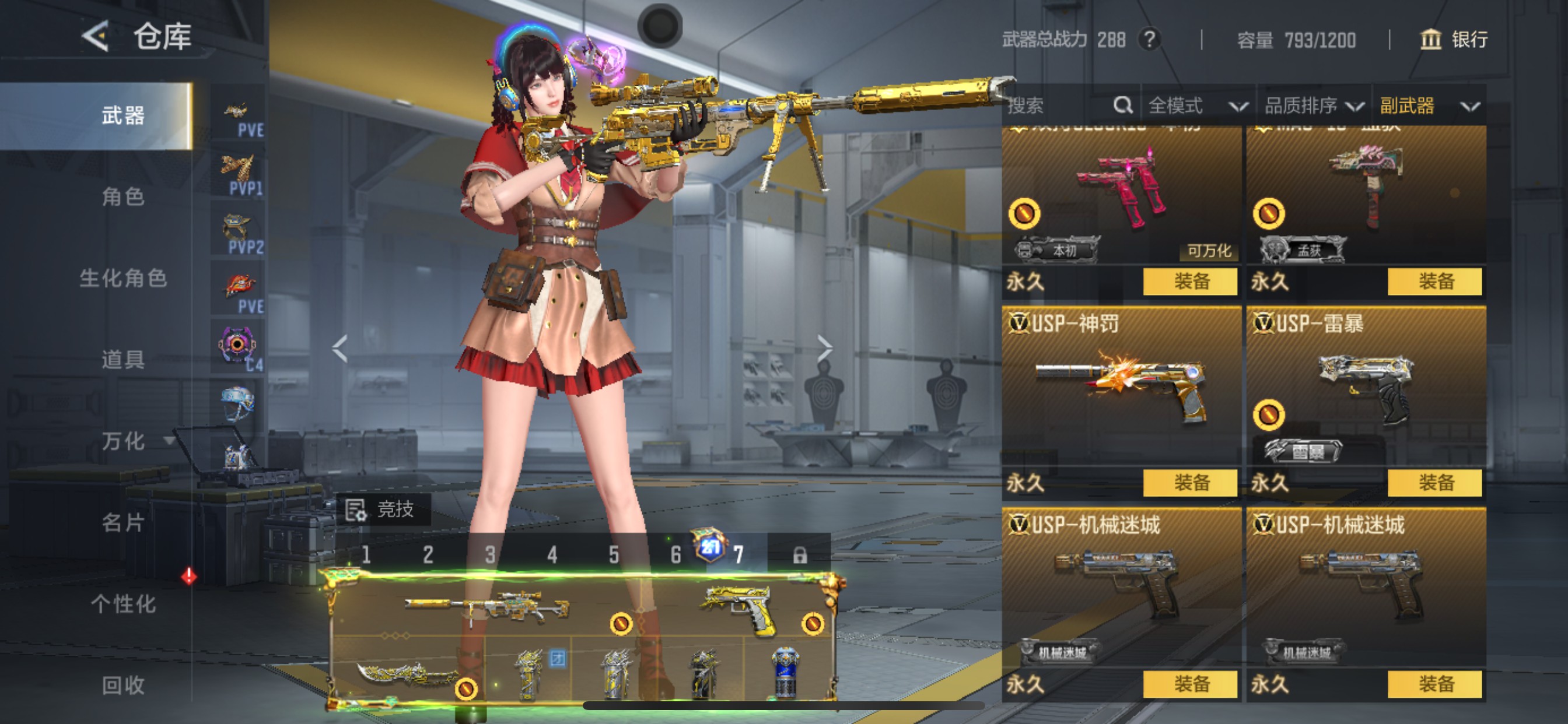
Task: Go back using the arrow beside 仓库
Action: (96, 37)
